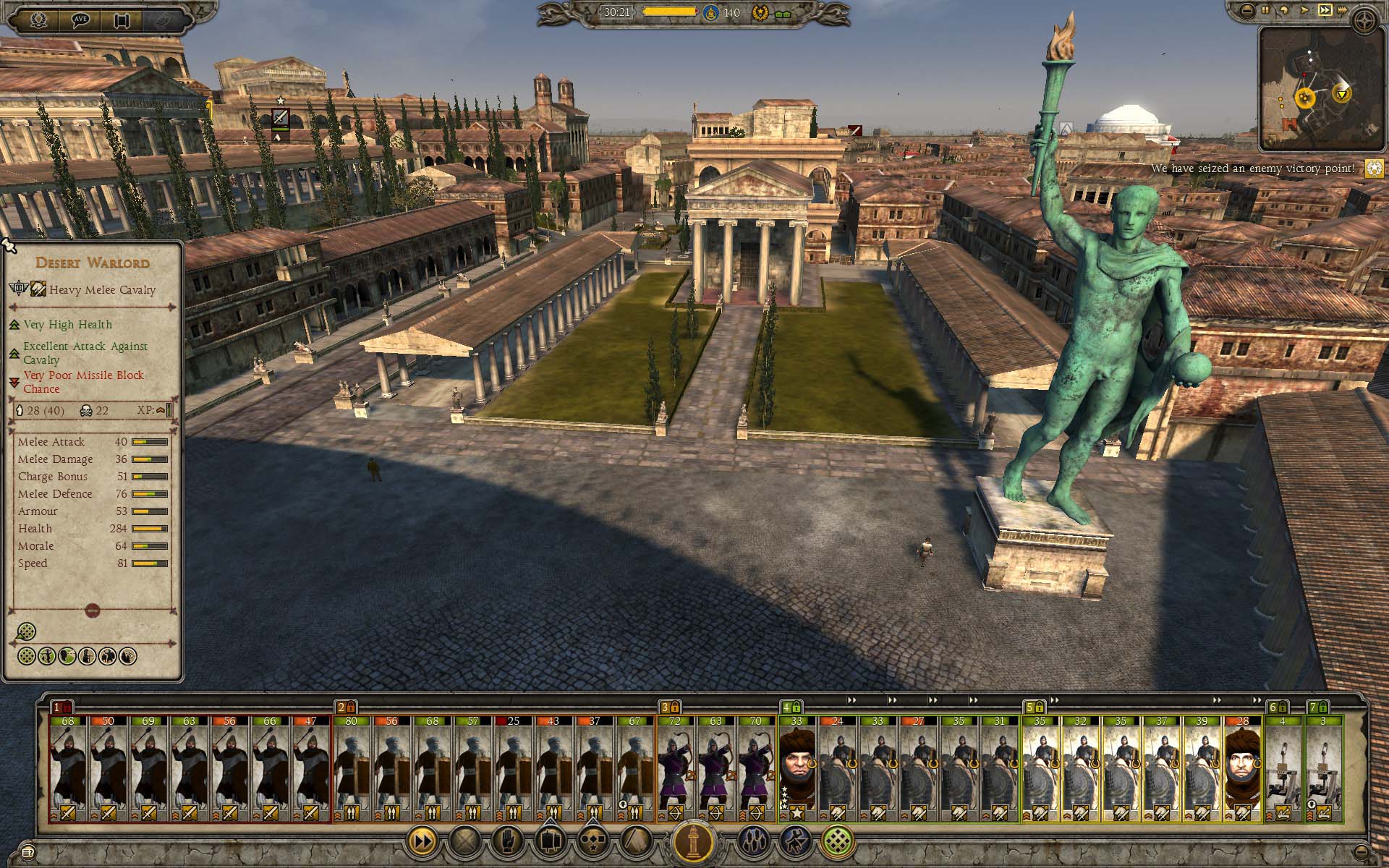1389x868 pixels.
Task: Order units to halt with hand button
Action: (x=506, y=841)
